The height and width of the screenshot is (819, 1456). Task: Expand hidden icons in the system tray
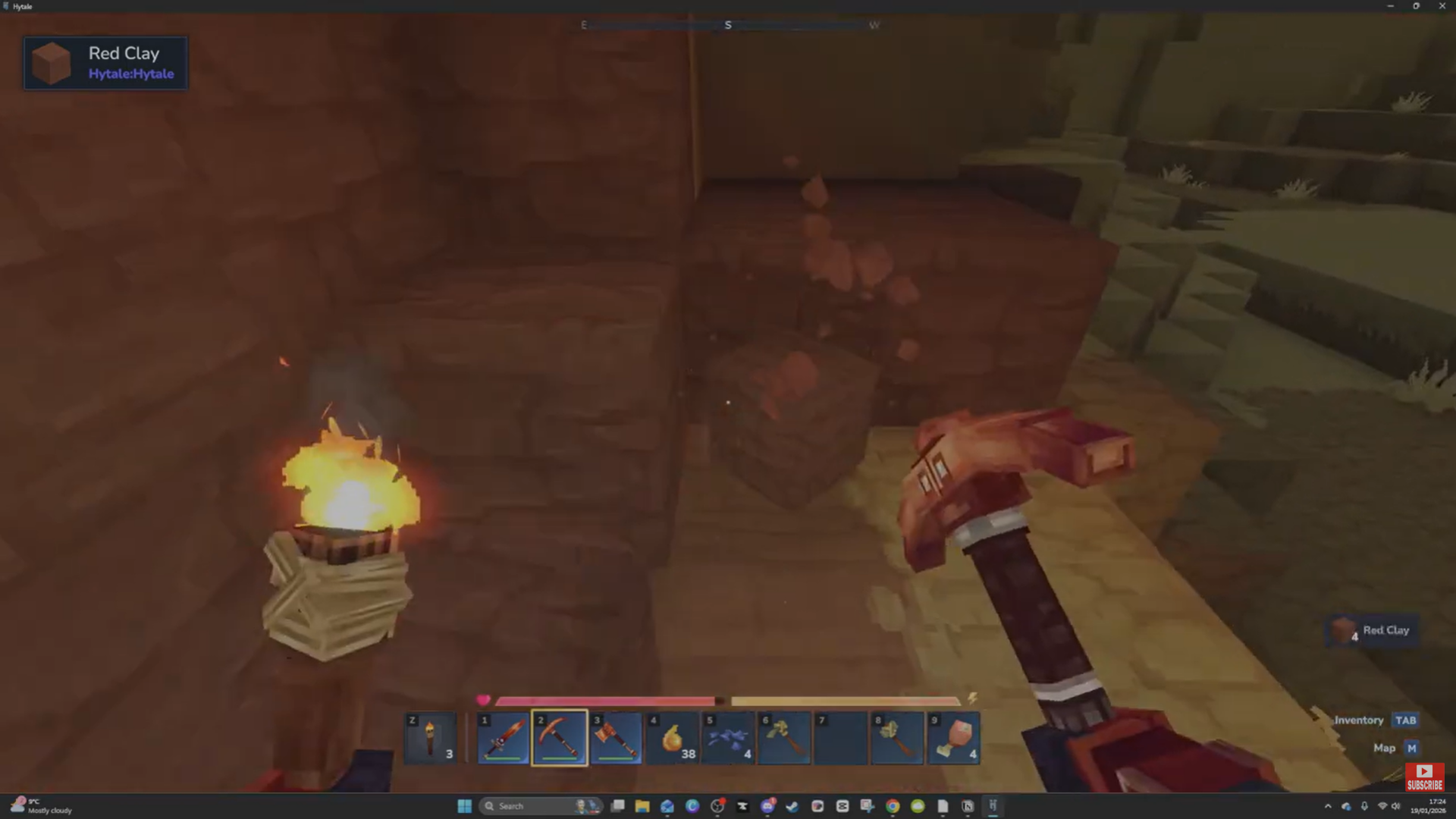click(1329, 806)
